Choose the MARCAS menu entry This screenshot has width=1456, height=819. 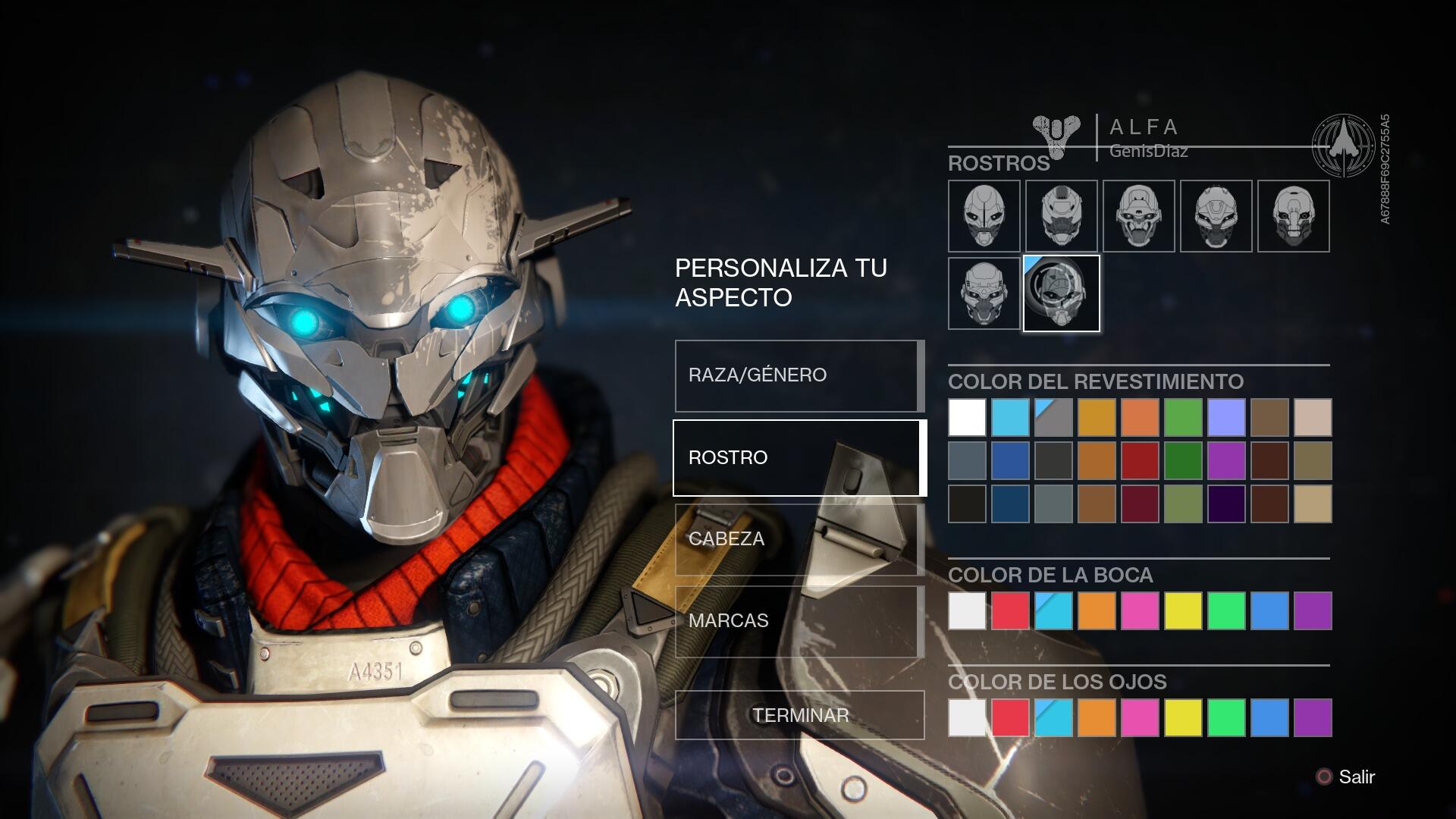click(x=799, y=621)
